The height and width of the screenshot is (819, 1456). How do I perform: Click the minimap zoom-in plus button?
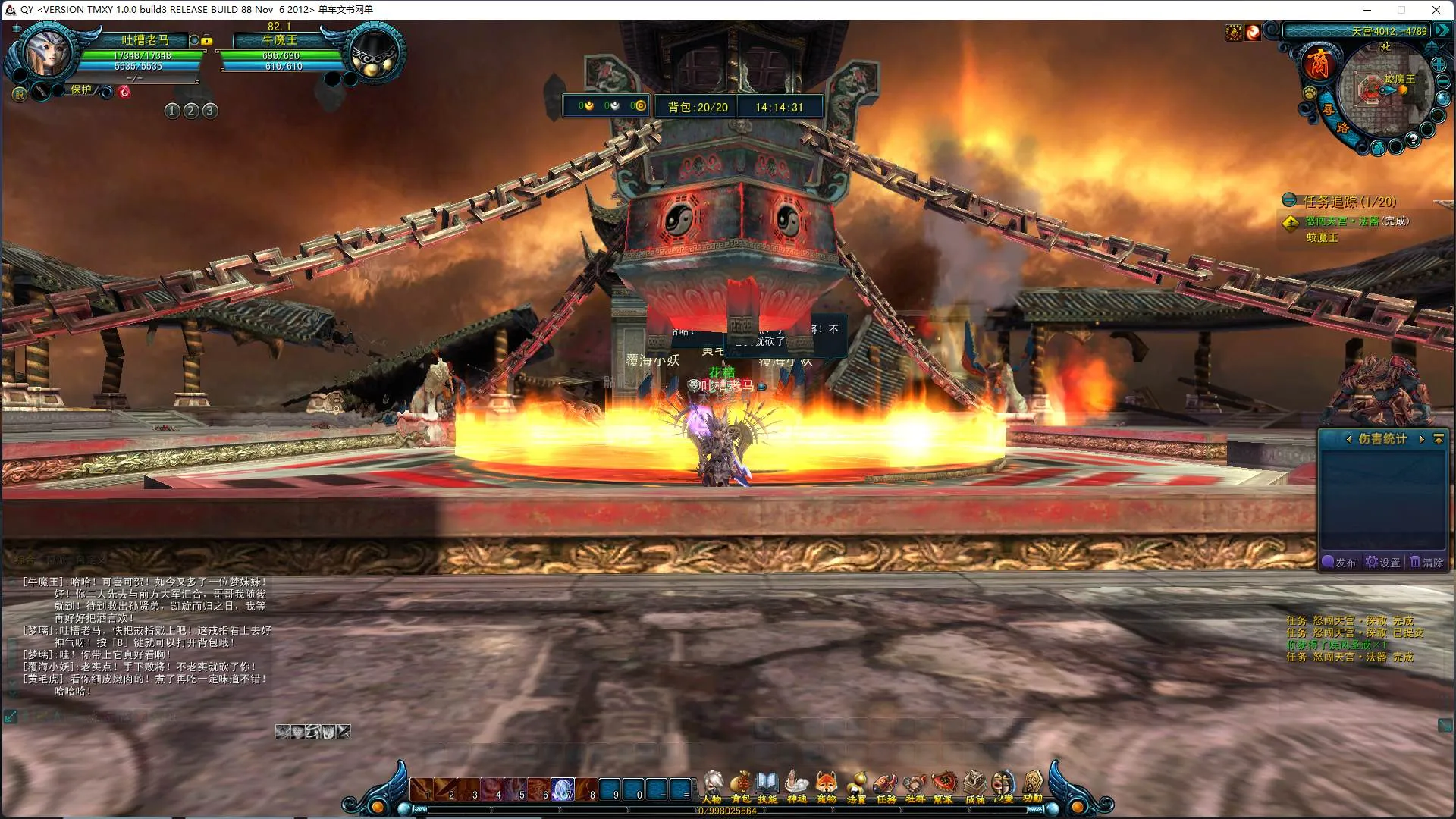coord(1439,65)
